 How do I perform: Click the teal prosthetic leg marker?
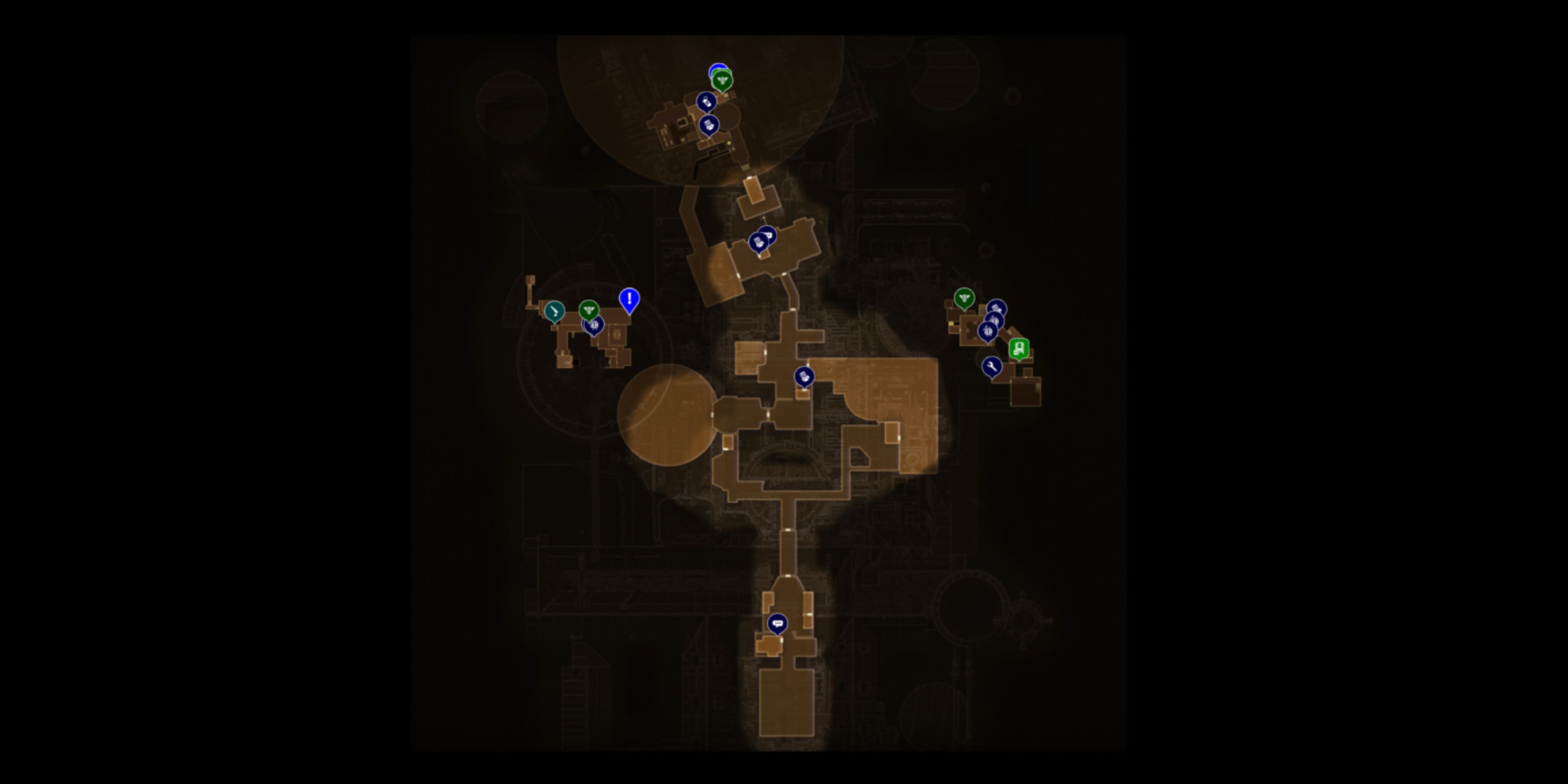coord(553,311)
